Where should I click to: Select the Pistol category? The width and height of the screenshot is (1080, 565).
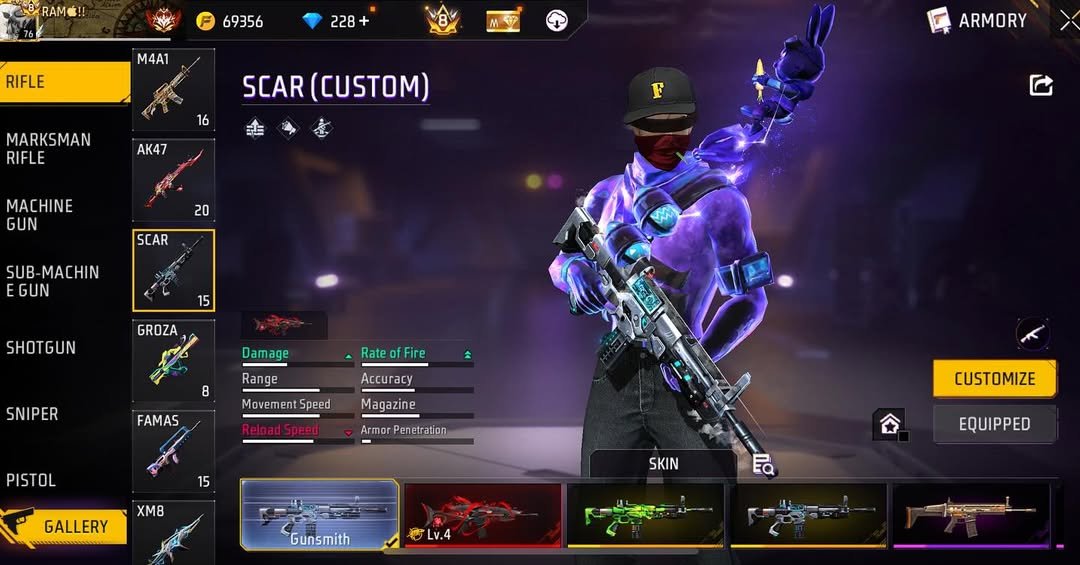pos(32,480)
